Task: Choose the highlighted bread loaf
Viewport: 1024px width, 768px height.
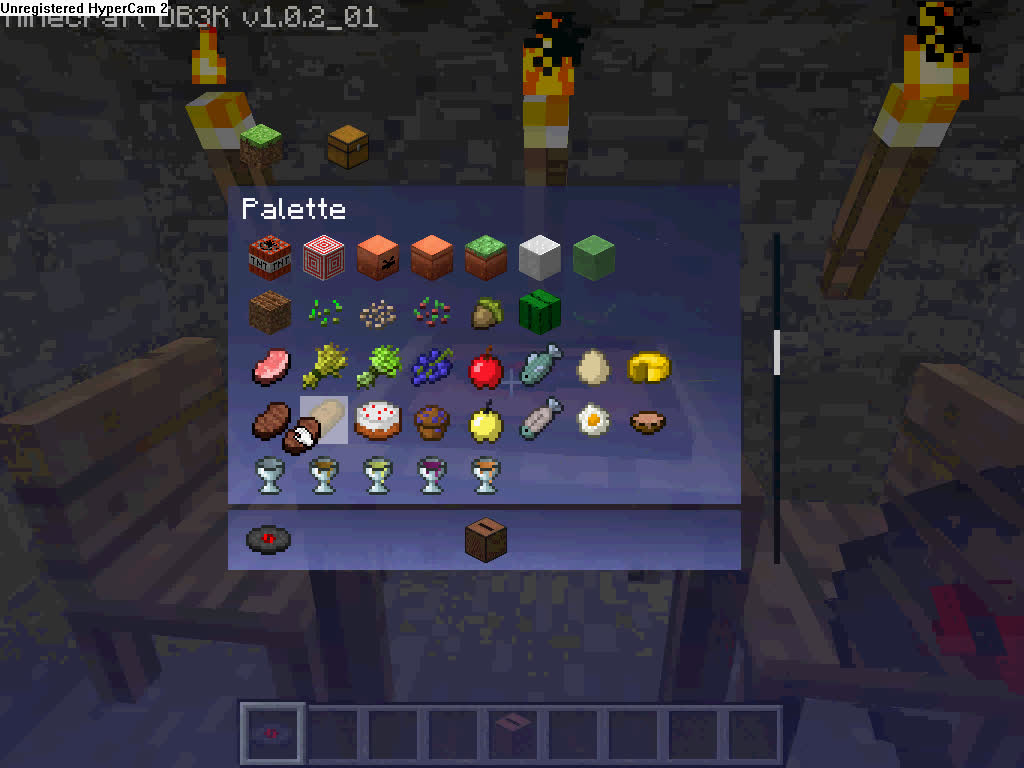Action: pos(324,421)
